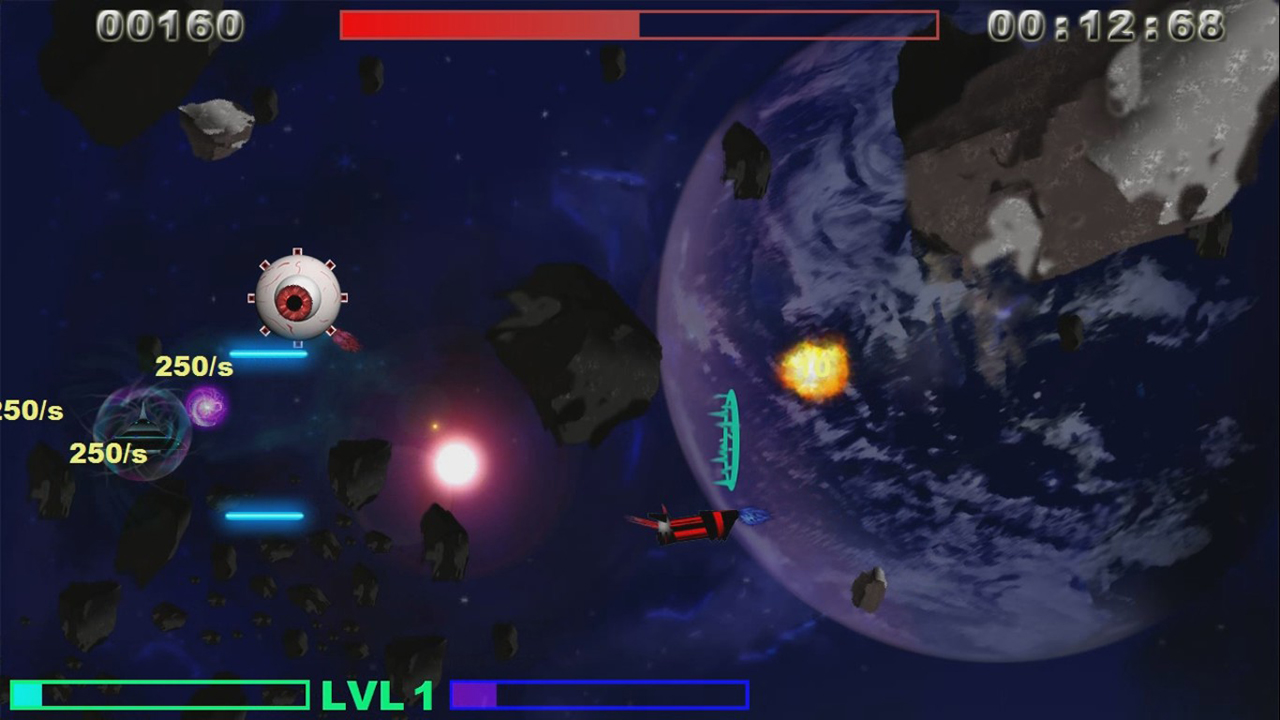Open the timer display 00:12:68
Screen dimensions: 1280x720
tap(1108, 25)
